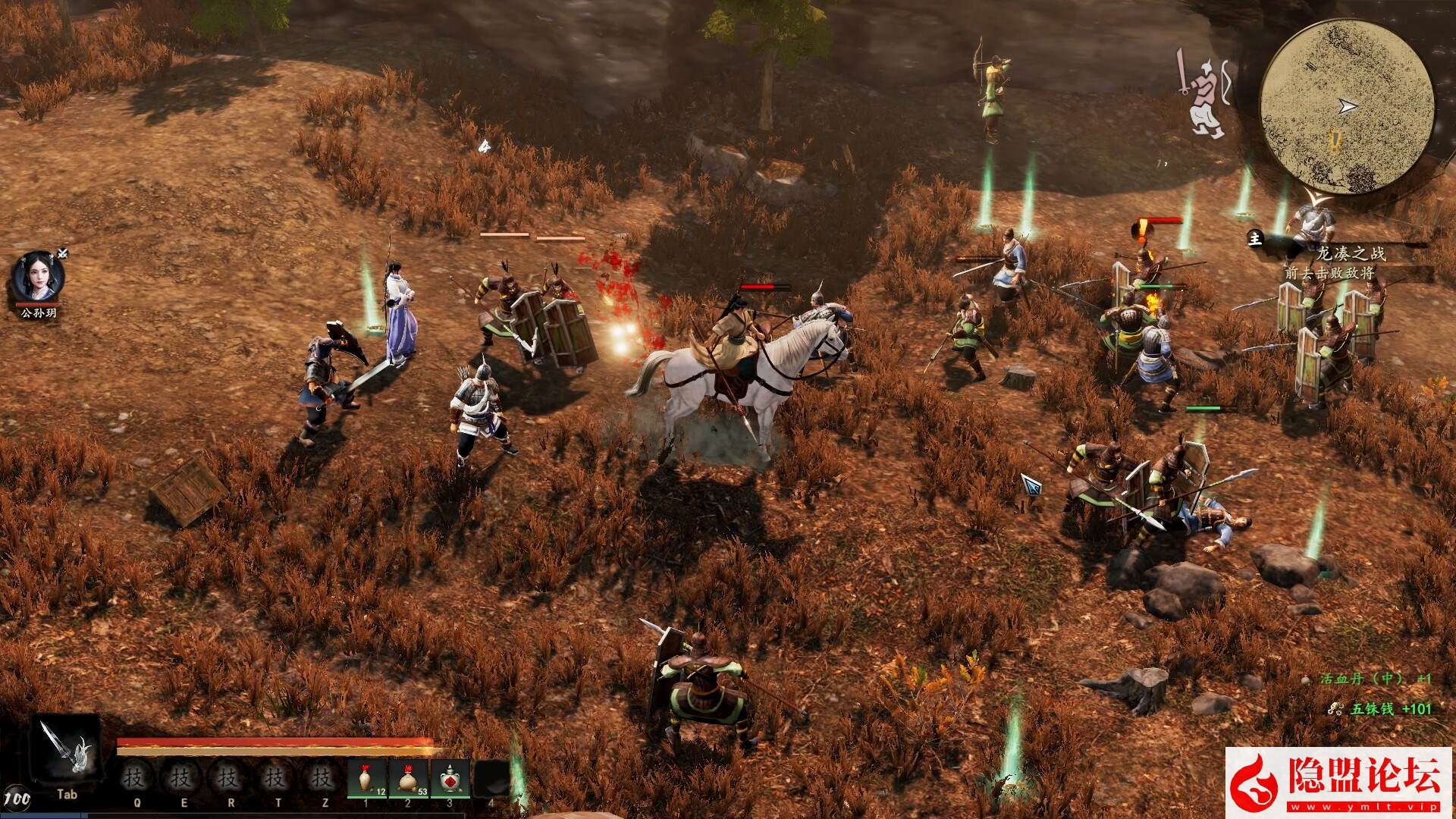Select the 公孙玥 companion portrait
Viewport: 1456px width, 819px height.
(38, 278)
